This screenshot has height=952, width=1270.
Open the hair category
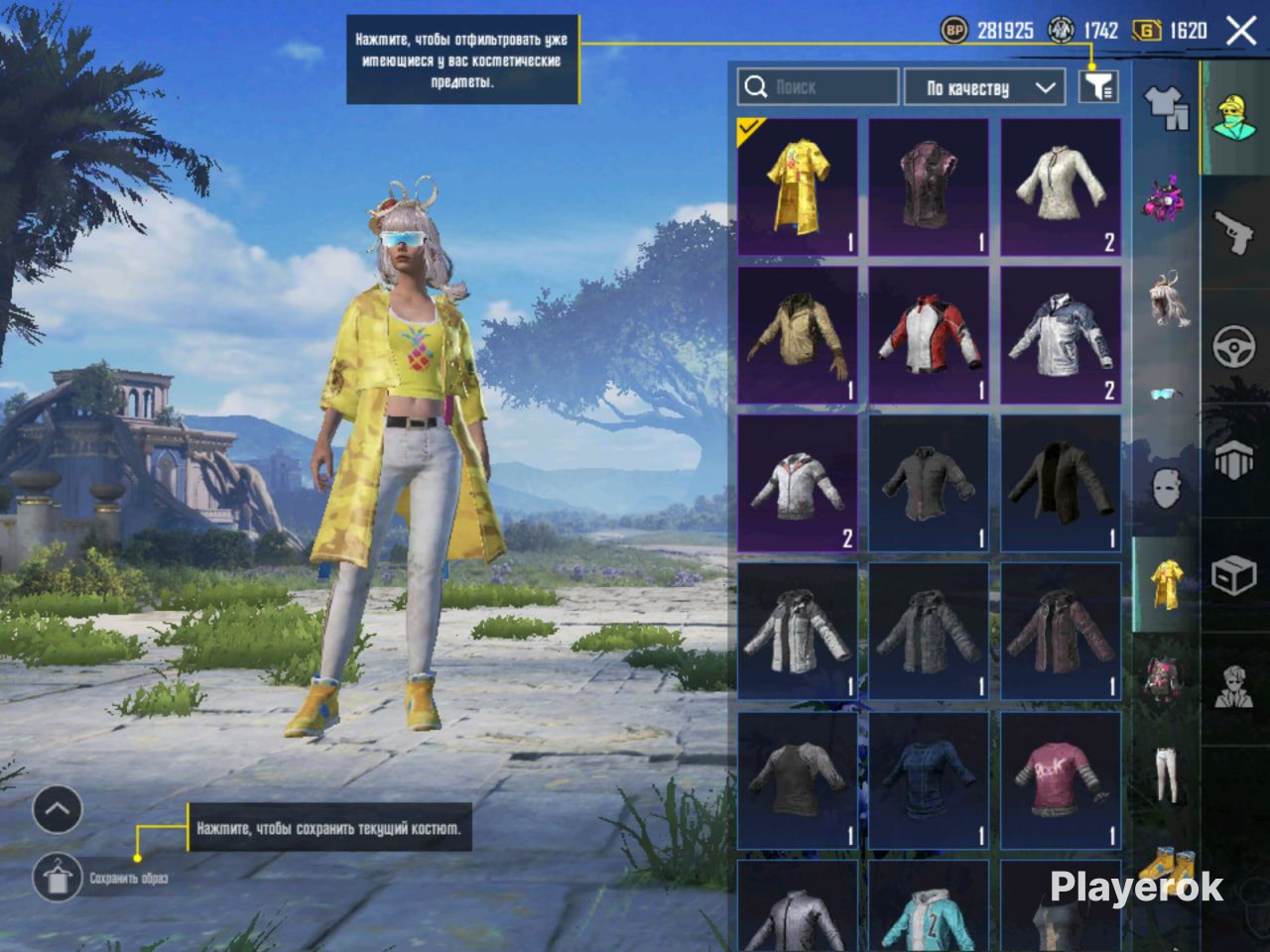pyautogui.click(x=1167, y=298)
